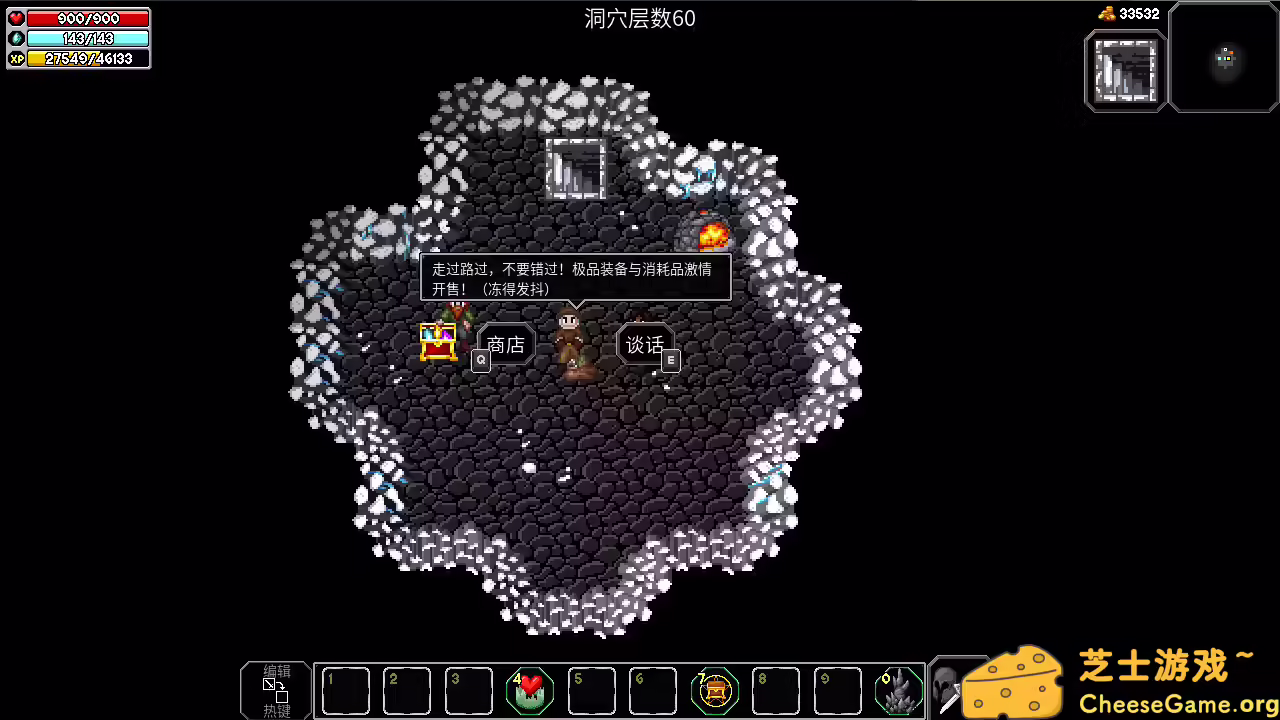Open the stone tile preview beside the minimap
The image size is (1280, 720).
pos(1125,70)
